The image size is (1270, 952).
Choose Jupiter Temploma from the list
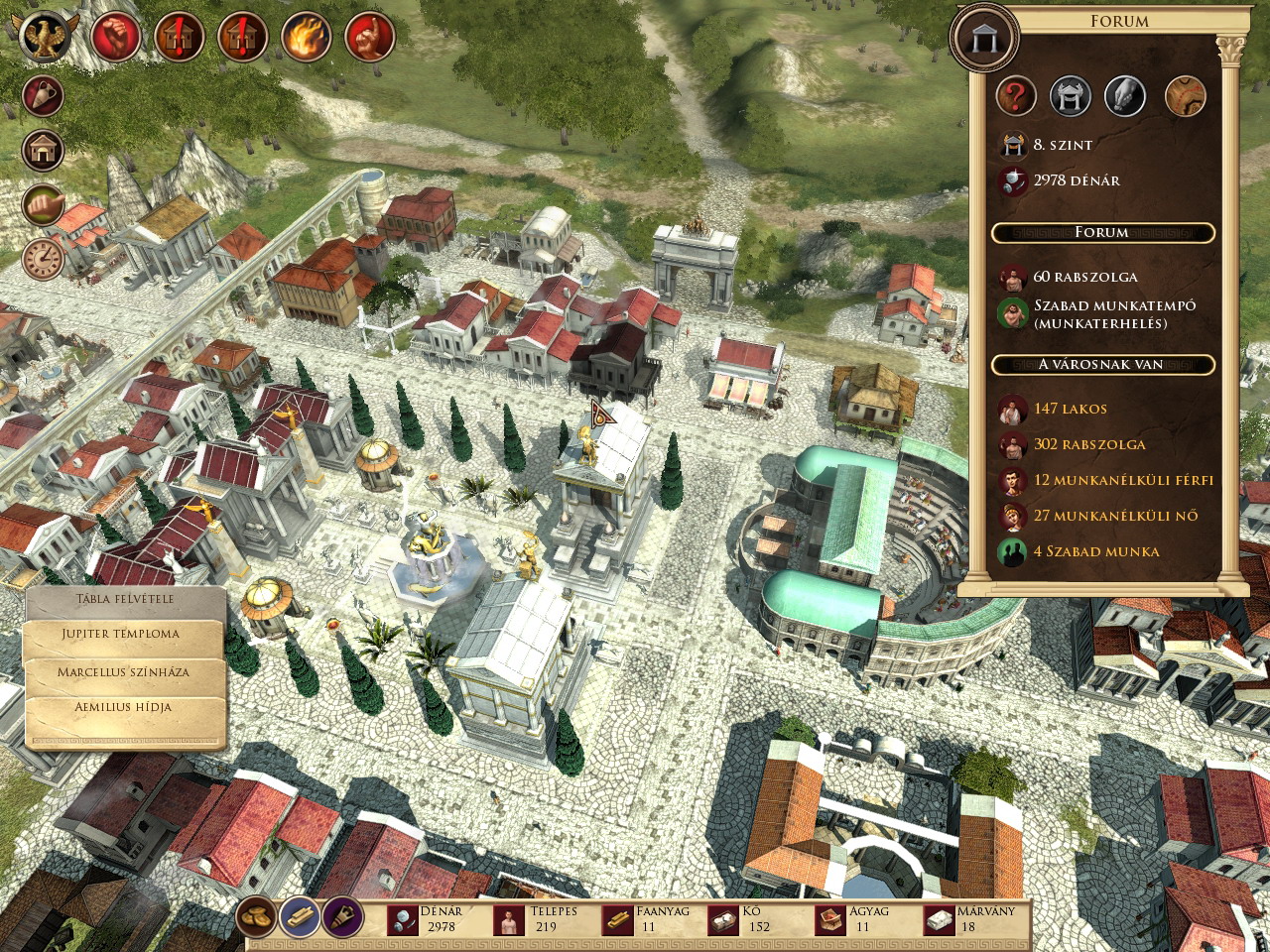click(x=121, y=635)
